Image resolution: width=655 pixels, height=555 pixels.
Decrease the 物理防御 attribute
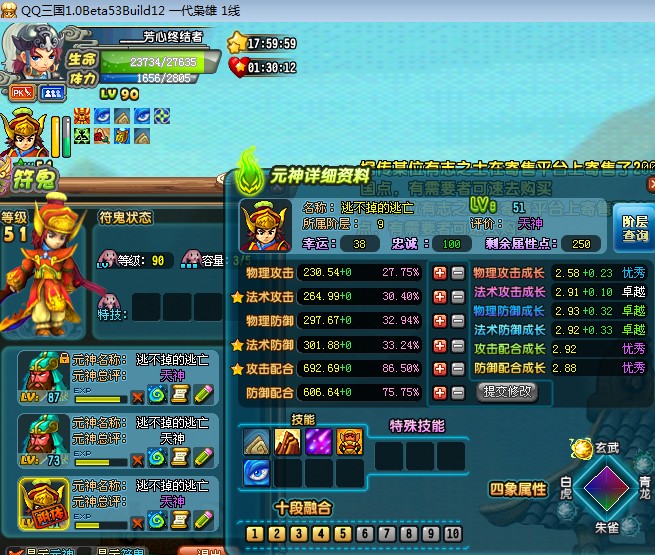pos(457,320)
